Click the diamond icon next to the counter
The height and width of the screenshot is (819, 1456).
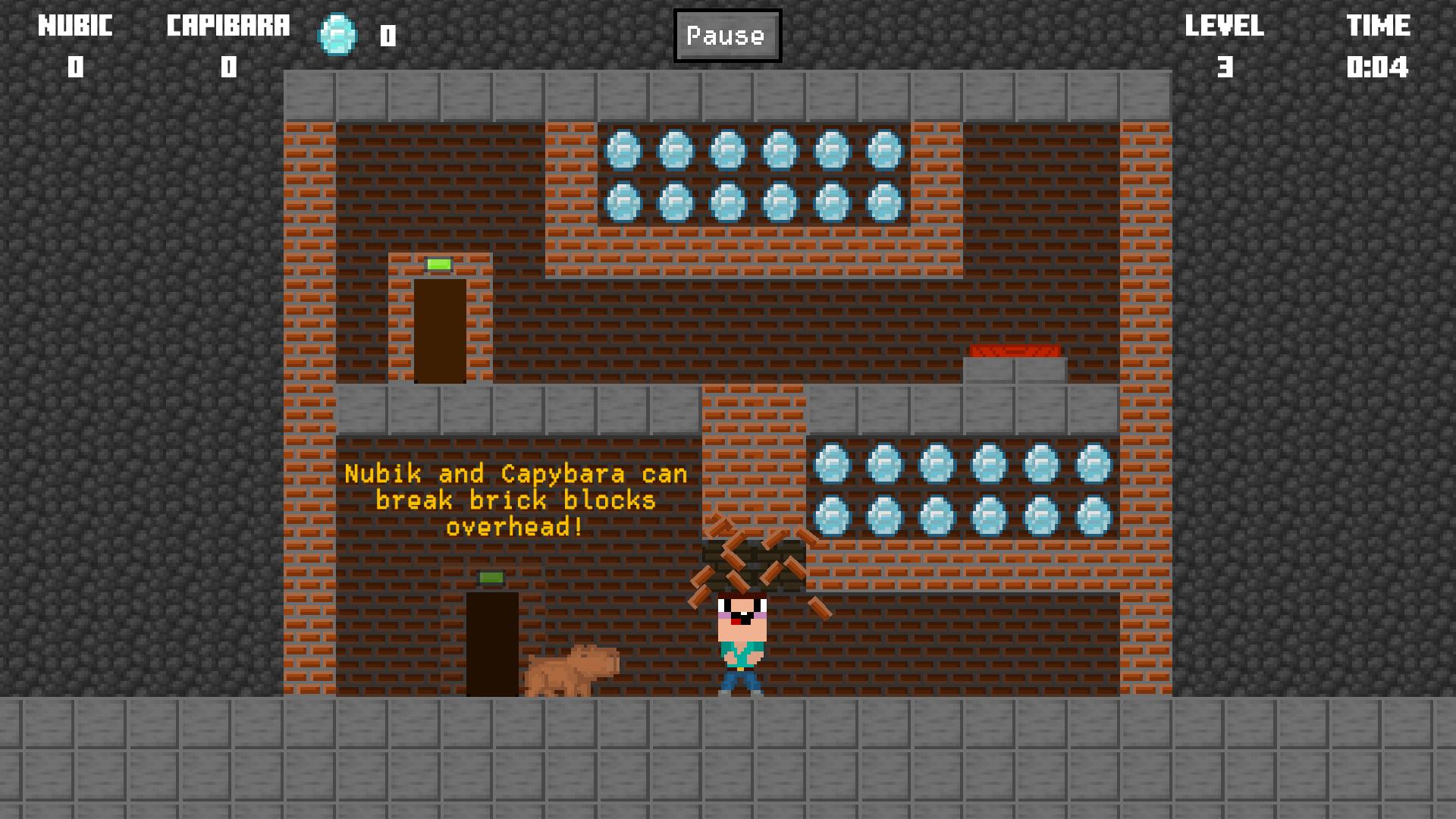pos(336,34)
